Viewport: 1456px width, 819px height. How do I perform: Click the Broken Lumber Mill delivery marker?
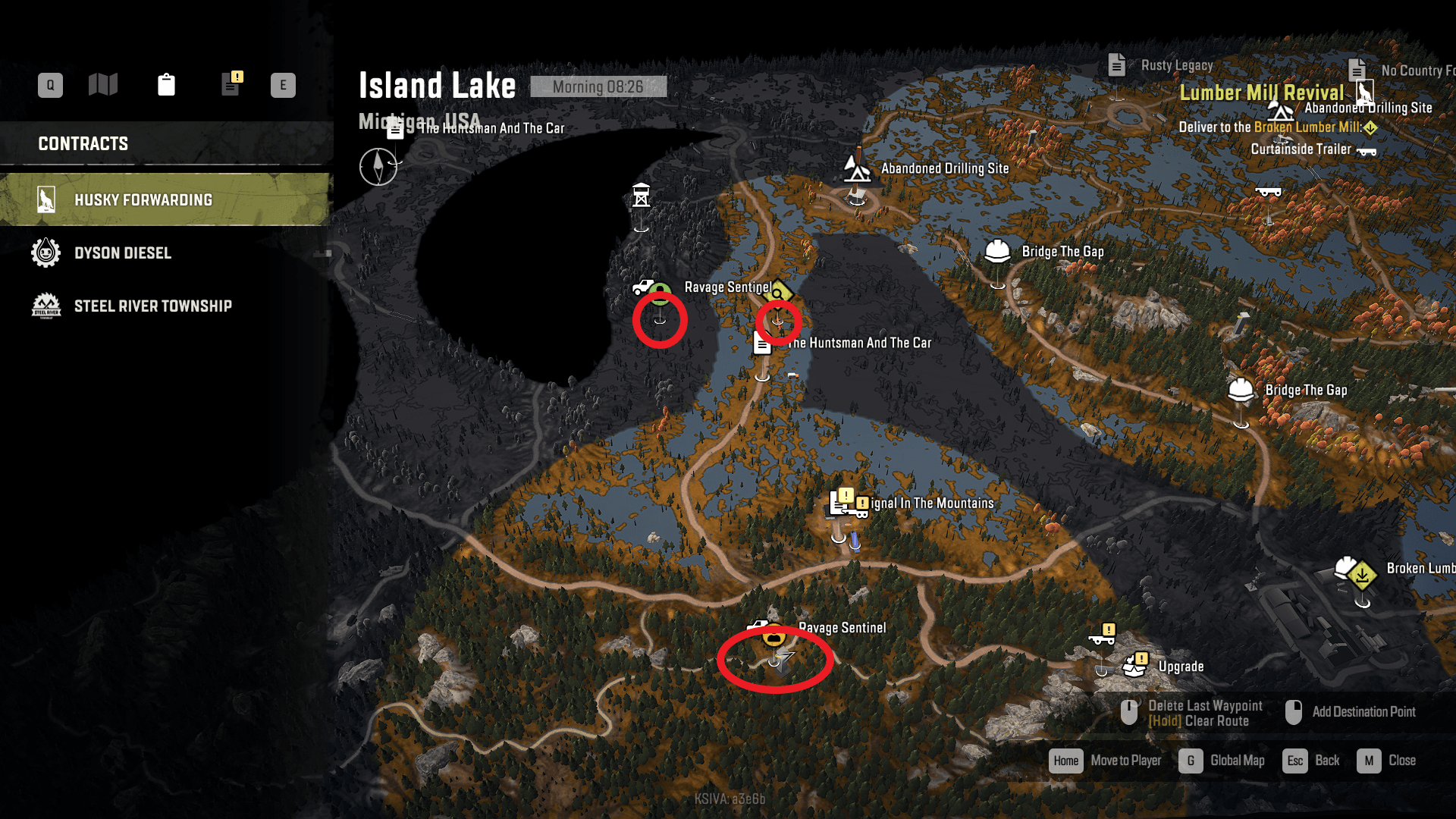tap(1361, 574)
